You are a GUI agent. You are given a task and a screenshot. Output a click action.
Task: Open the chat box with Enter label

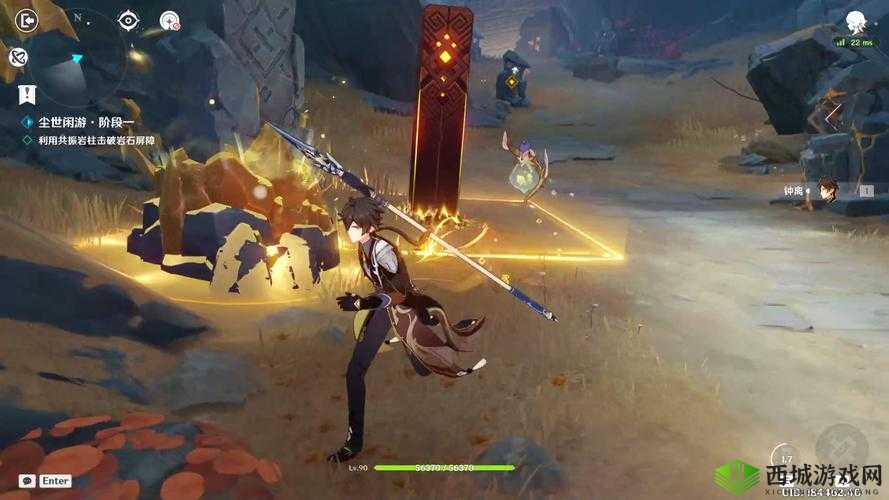pyautogui.click(x=45, y=481)
